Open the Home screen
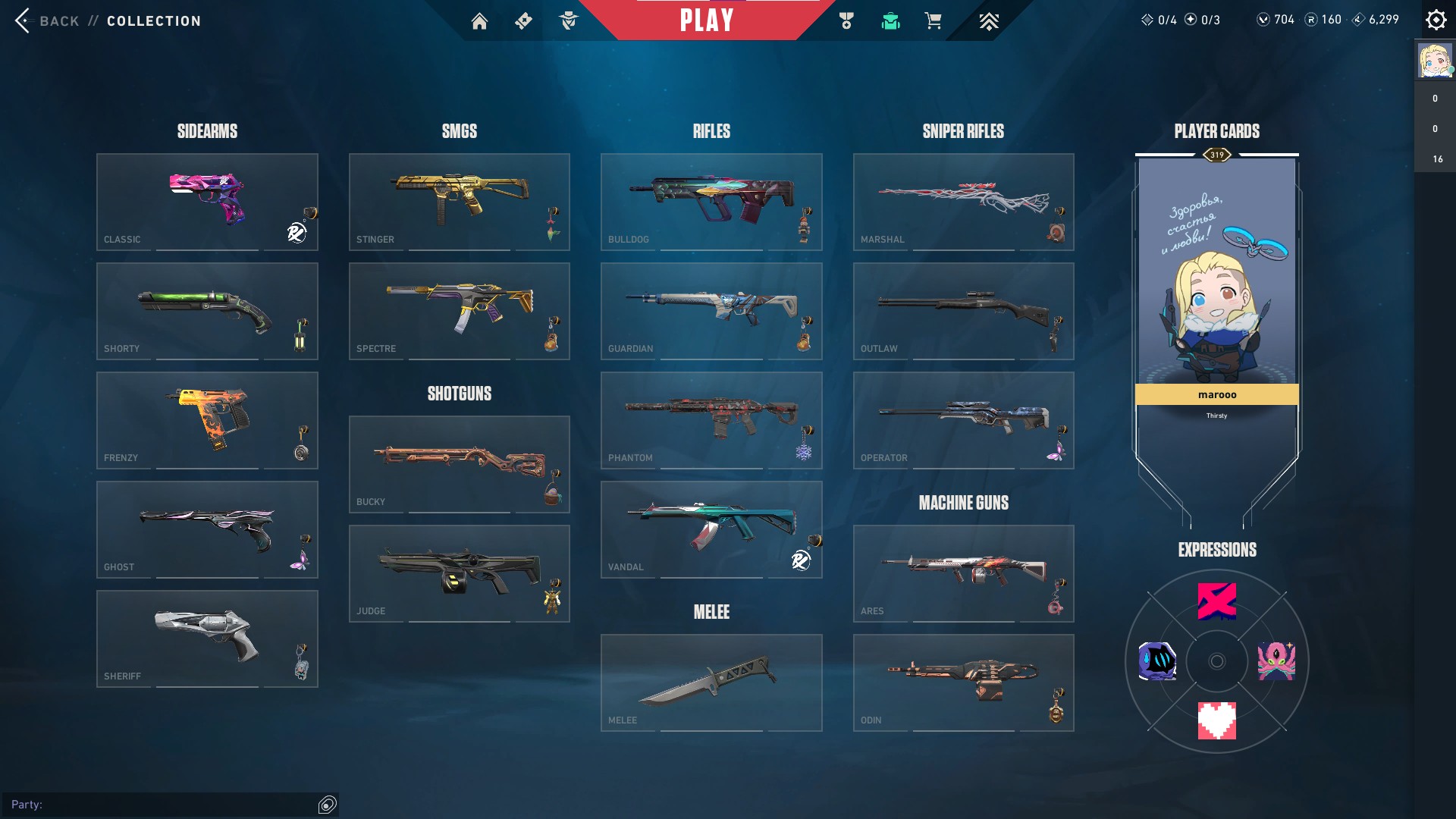The width and height of the screenshot is (1456, 819). (x=480, y=20)
